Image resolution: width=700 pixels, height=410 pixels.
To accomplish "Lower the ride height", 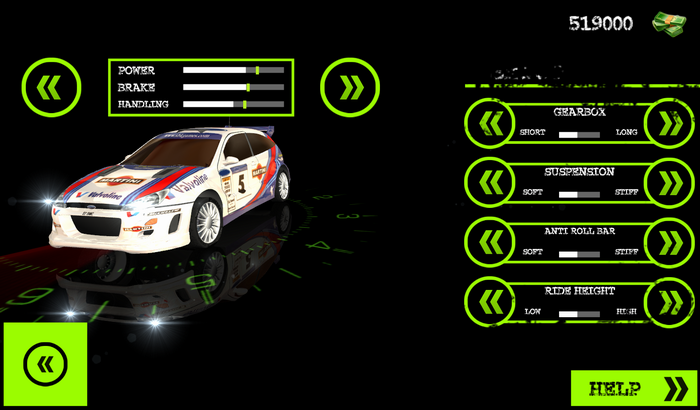I will 490,300.
